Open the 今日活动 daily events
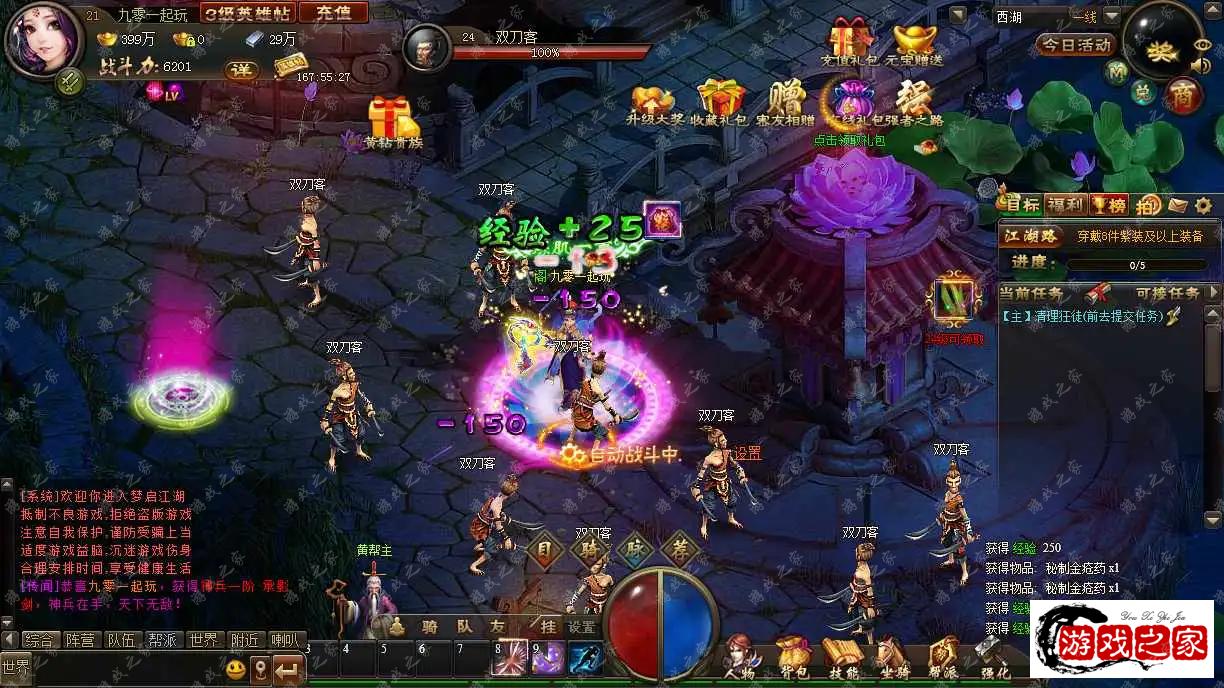This screenshot has width=1224, height=688. [x=1075, y=45]
